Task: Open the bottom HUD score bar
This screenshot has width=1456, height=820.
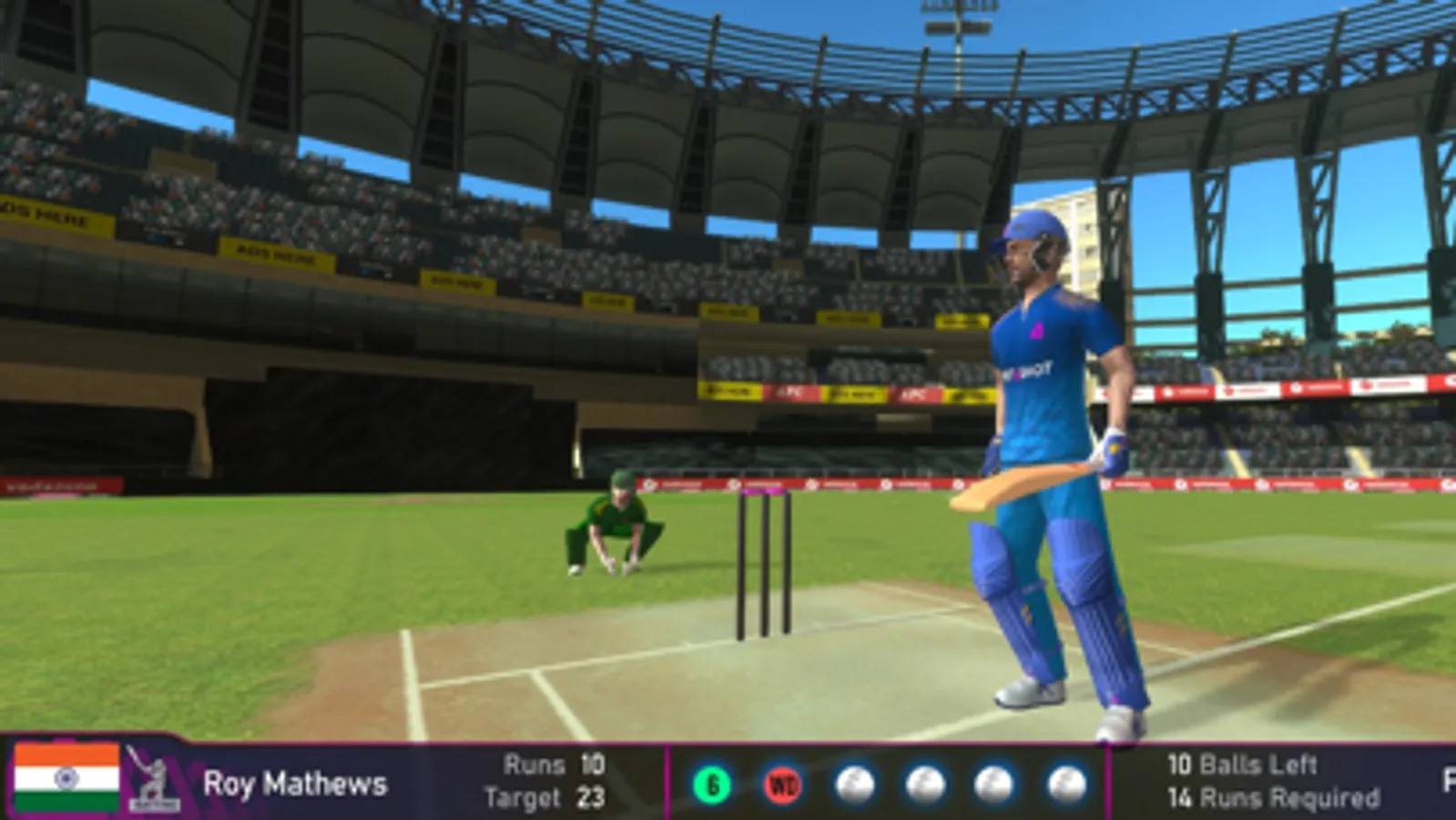Action: 728,780
